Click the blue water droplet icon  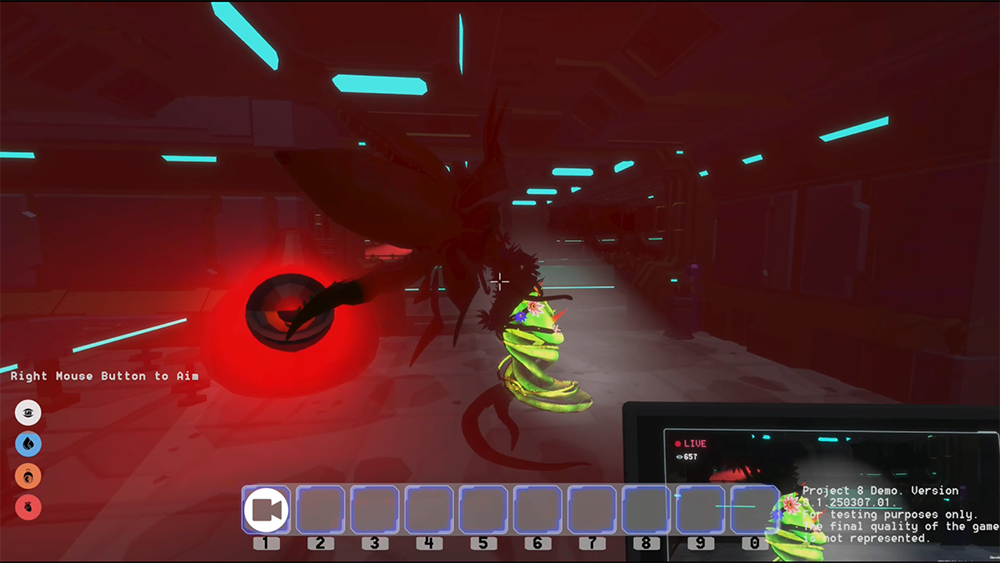[28, 443]
